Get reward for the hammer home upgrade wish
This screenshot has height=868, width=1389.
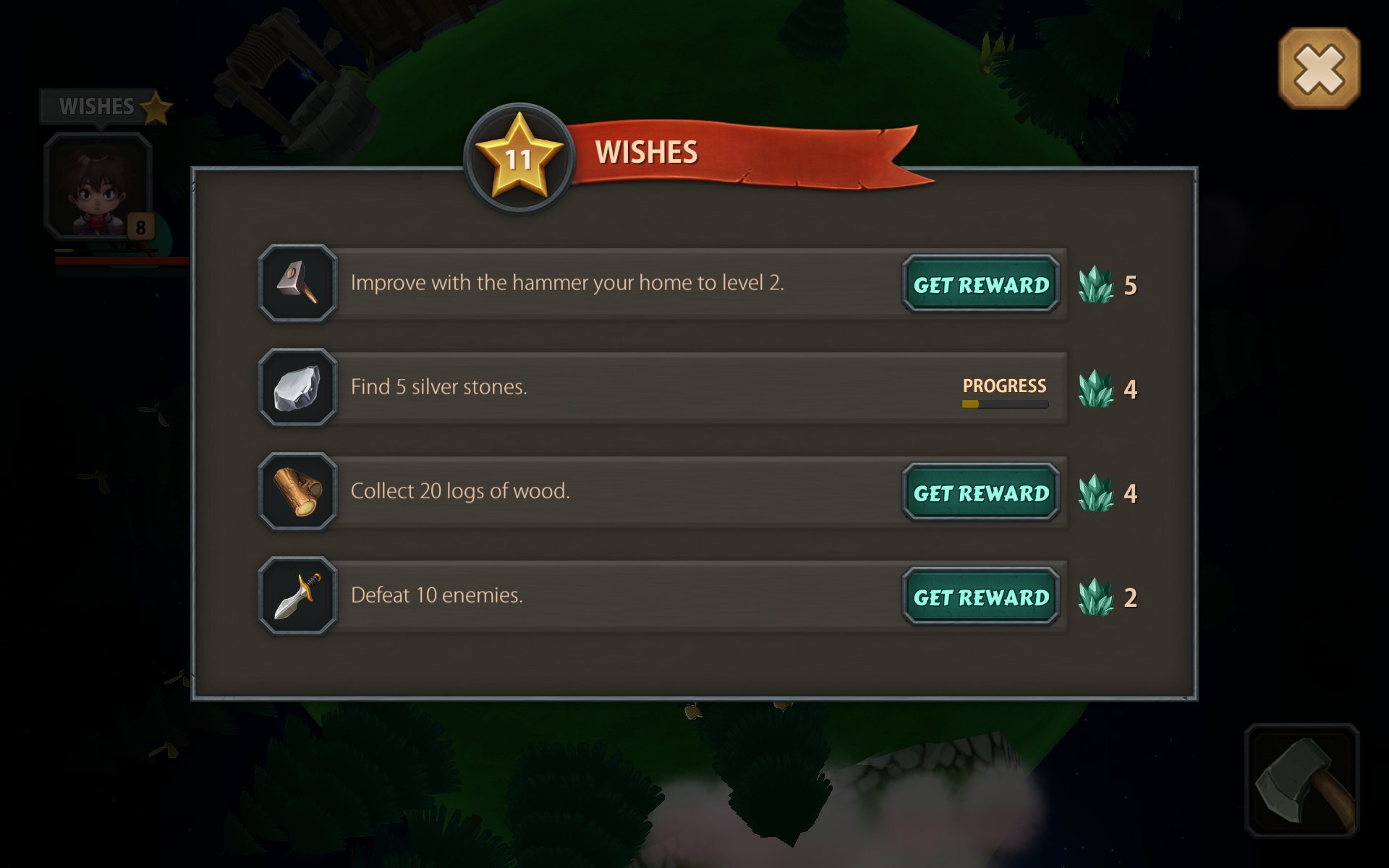(x=980, y=284)
